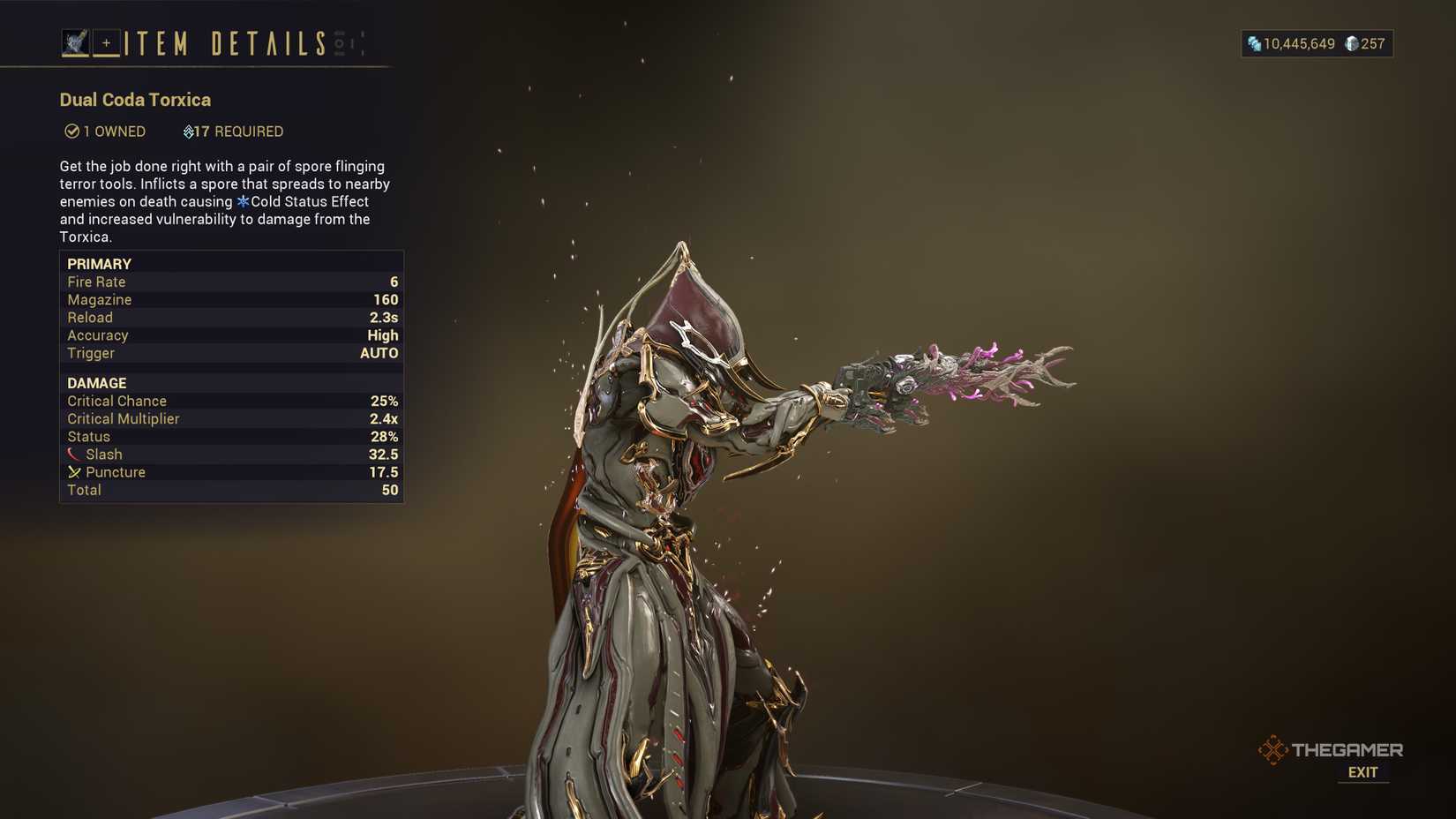Image resolution: width=1456 pixels, height=819 pixels.
Task: Select the DAMAGE stats section header
Action: tap(95, 383)
